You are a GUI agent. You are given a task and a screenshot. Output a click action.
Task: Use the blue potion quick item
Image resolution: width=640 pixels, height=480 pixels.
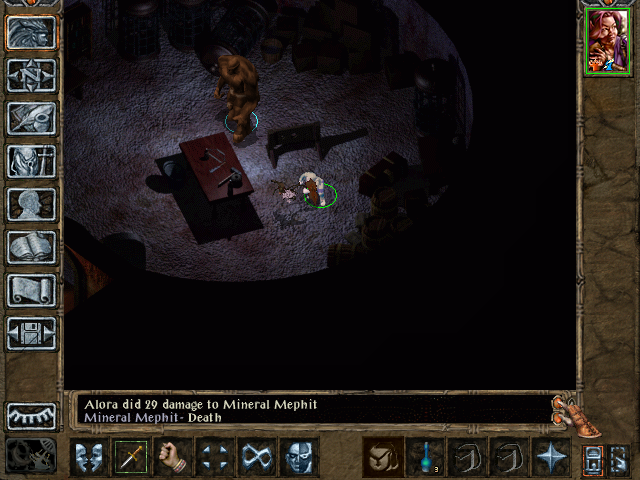(426, 457)
